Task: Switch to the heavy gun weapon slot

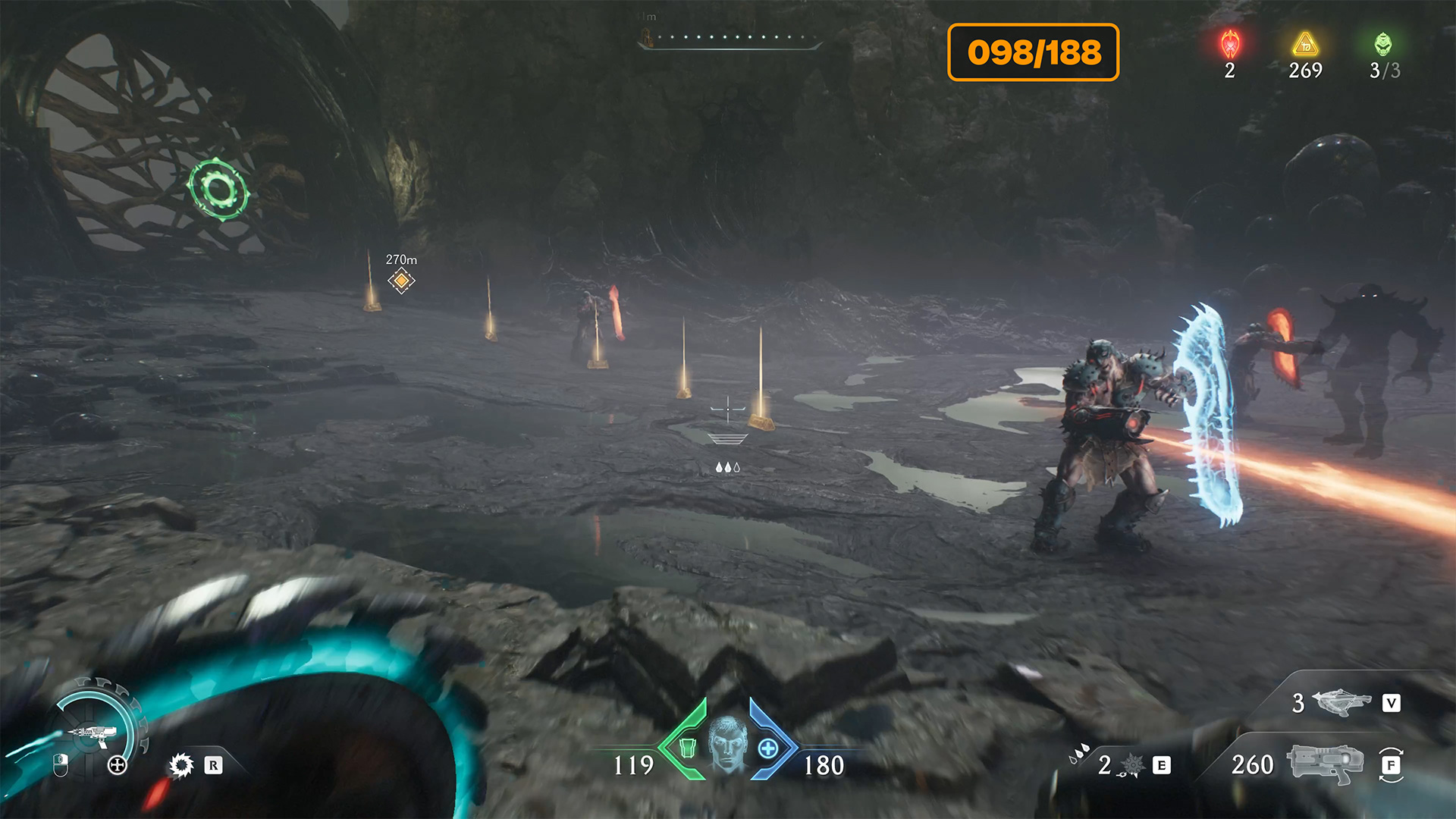Action: [x=1324, y=764]
